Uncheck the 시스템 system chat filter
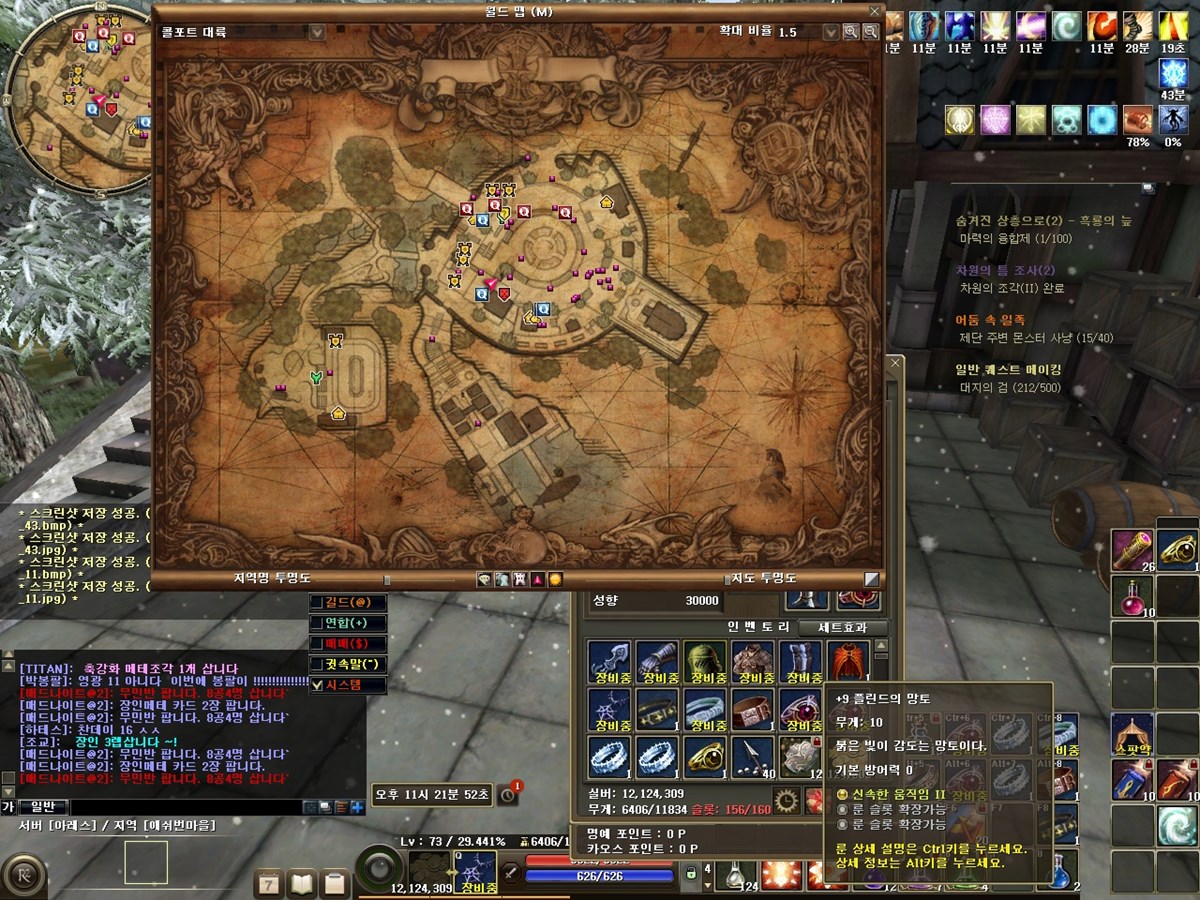Viewport: 1200px width, 900px height. coord(318,685)
